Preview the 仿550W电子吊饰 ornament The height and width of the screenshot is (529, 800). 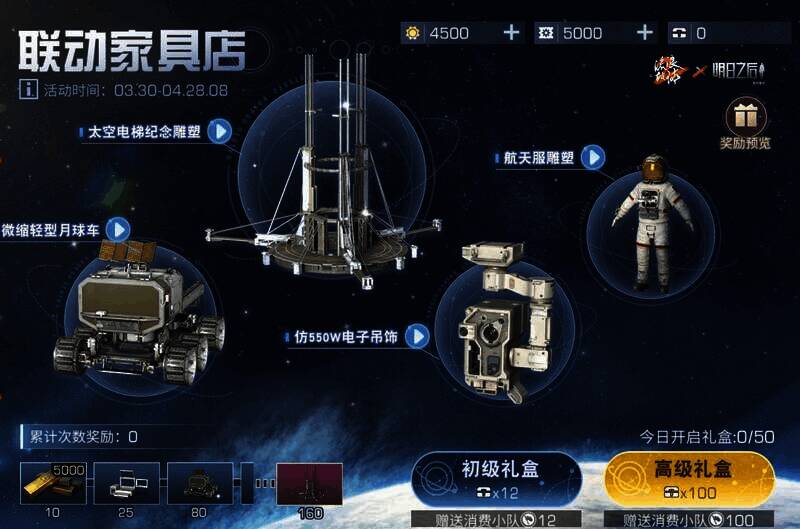[x=416, y=336]
